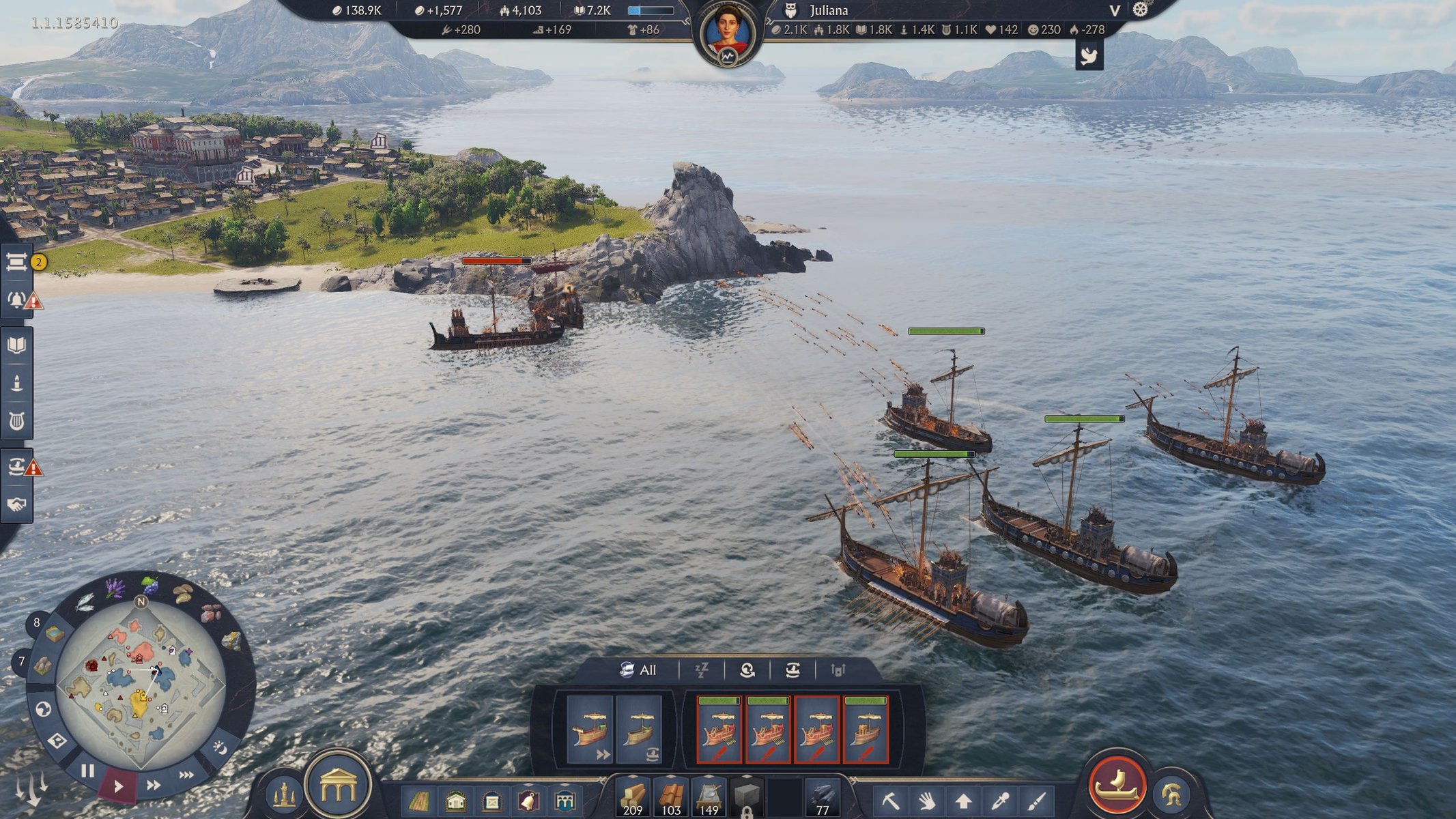Select all ships with the All tab
The image size is (1456, 819).
639,670
